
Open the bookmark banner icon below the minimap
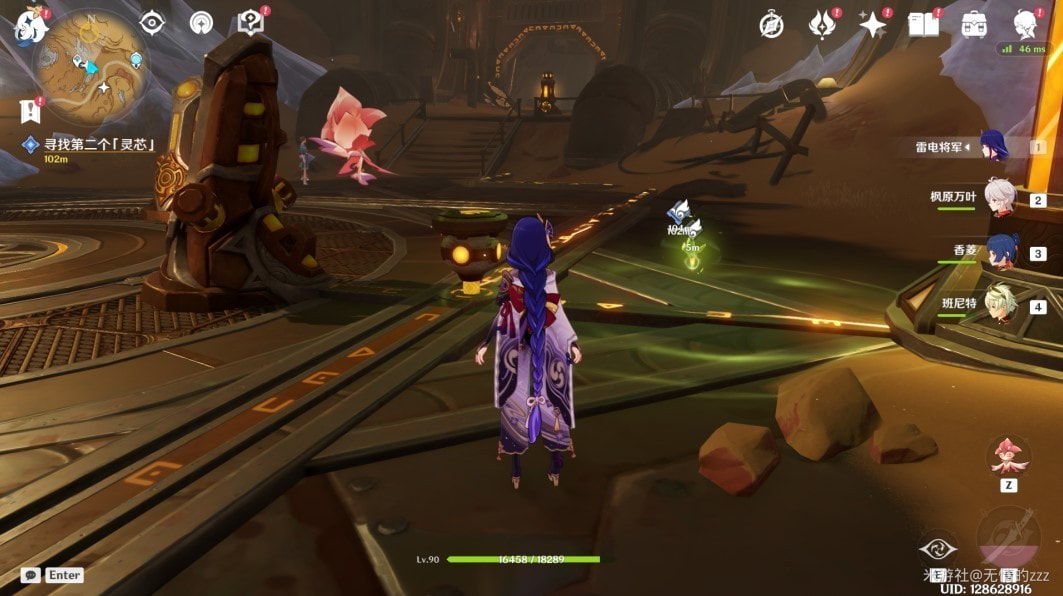pos(29,111)
